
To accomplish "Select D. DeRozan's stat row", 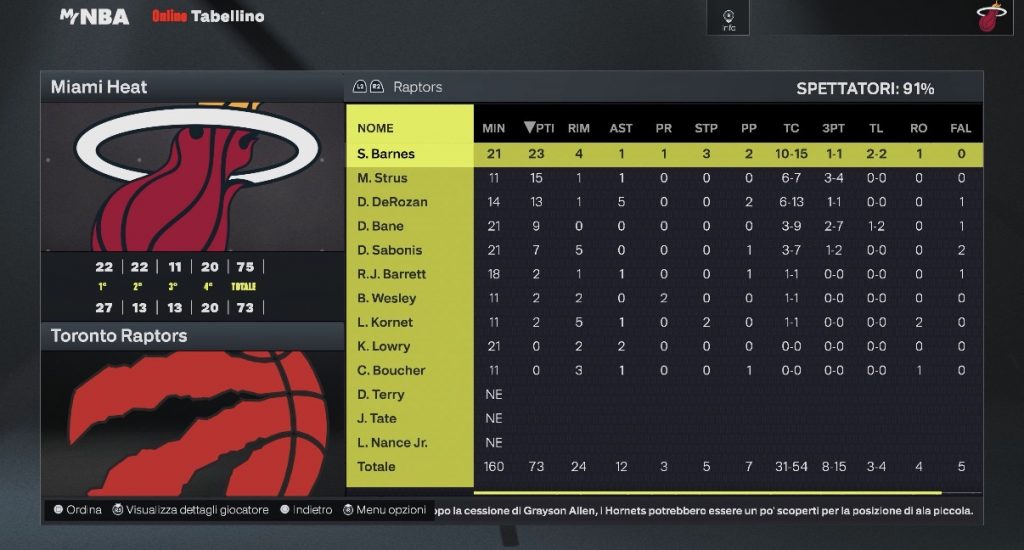I will point(392,202).
